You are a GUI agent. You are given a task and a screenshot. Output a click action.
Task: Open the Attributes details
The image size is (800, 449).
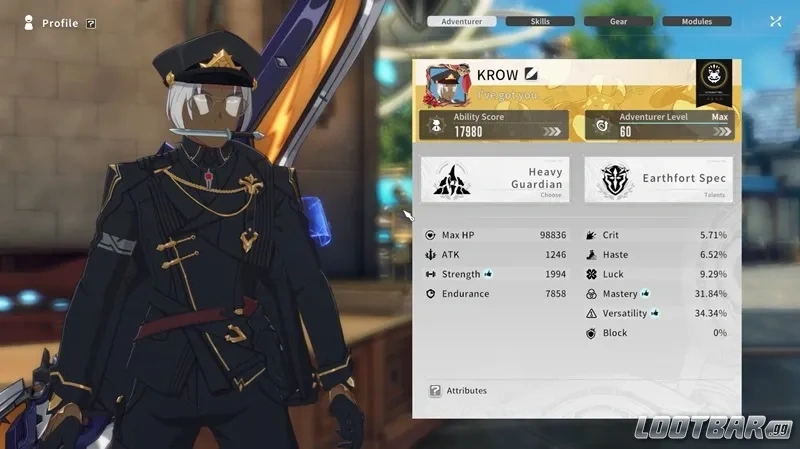click(x=458, y=390)
